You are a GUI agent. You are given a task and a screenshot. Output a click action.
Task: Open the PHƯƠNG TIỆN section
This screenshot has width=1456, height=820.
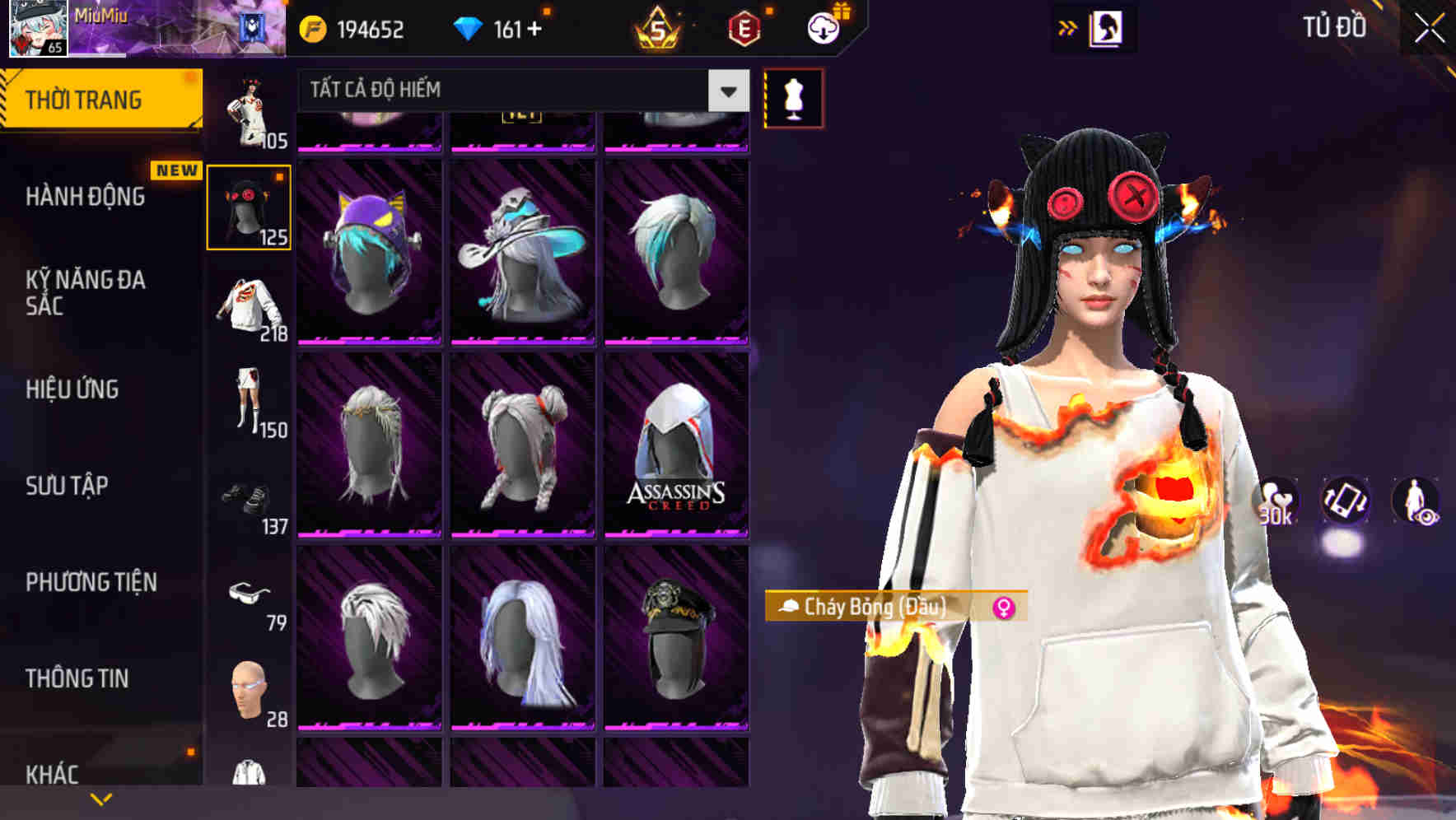click(x=91, y=582)
